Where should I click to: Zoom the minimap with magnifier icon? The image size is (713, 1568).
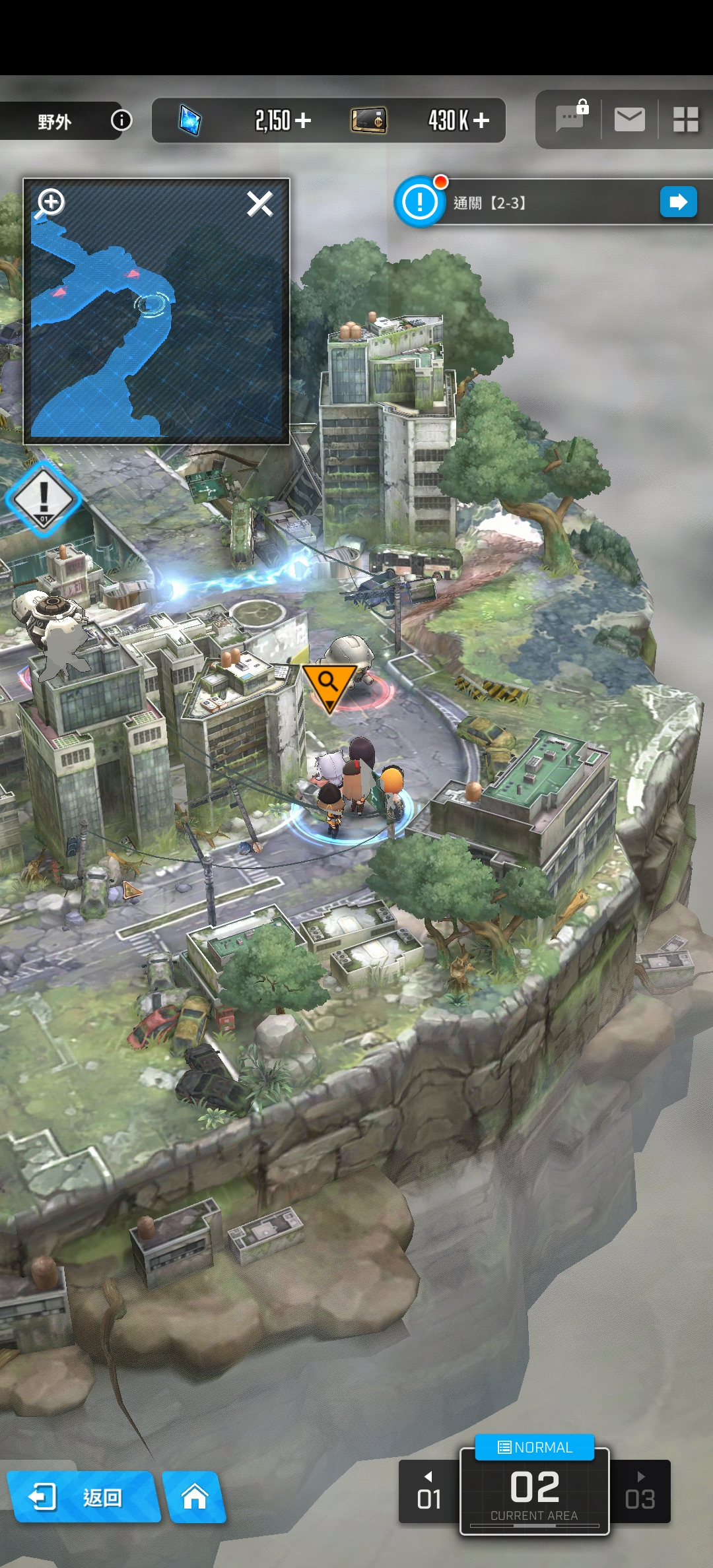point(50,203)
